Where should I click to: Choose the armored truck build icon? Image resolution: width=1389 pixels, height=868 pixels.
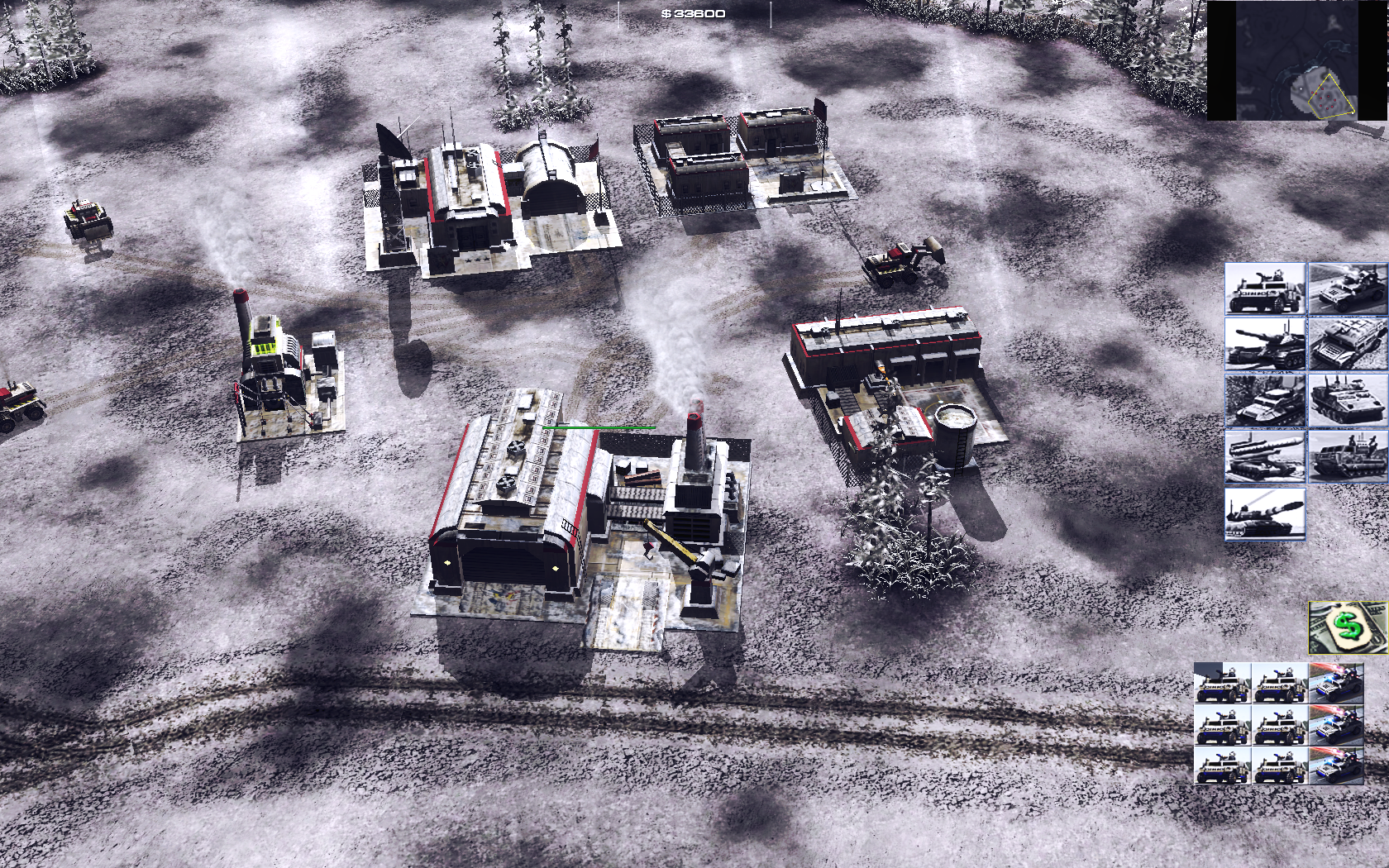(x=1346, y=344)
